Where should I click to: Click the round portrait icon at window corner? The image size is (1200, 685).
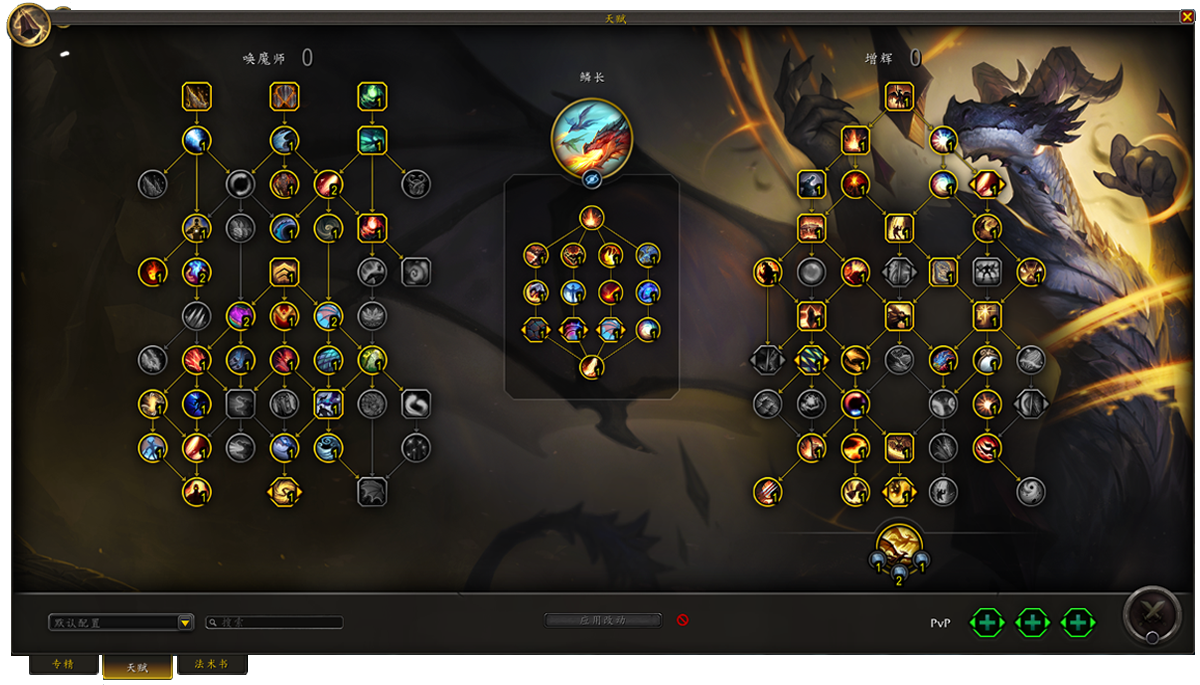30,25
